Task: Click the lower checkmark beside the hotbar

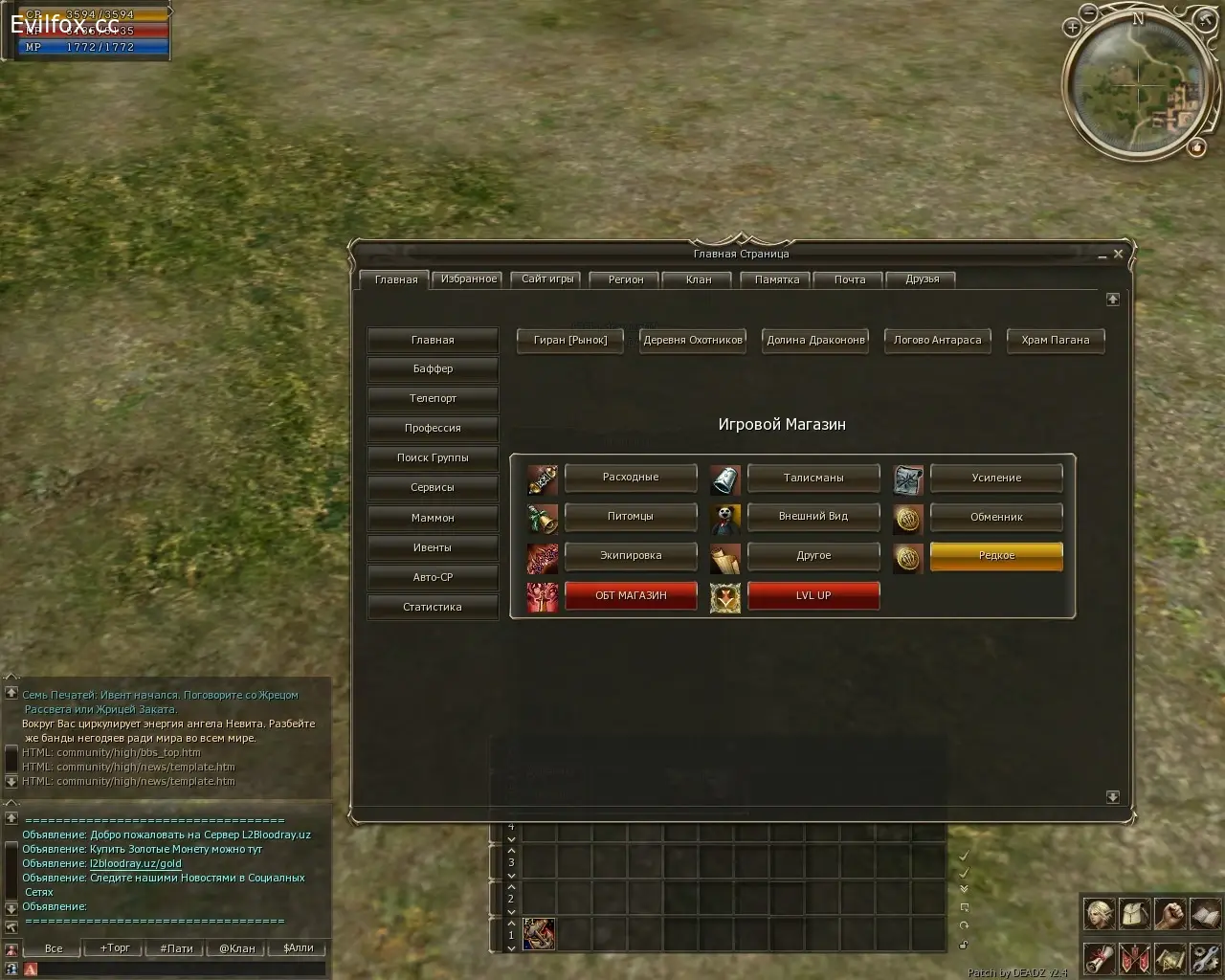Action: 964,874
